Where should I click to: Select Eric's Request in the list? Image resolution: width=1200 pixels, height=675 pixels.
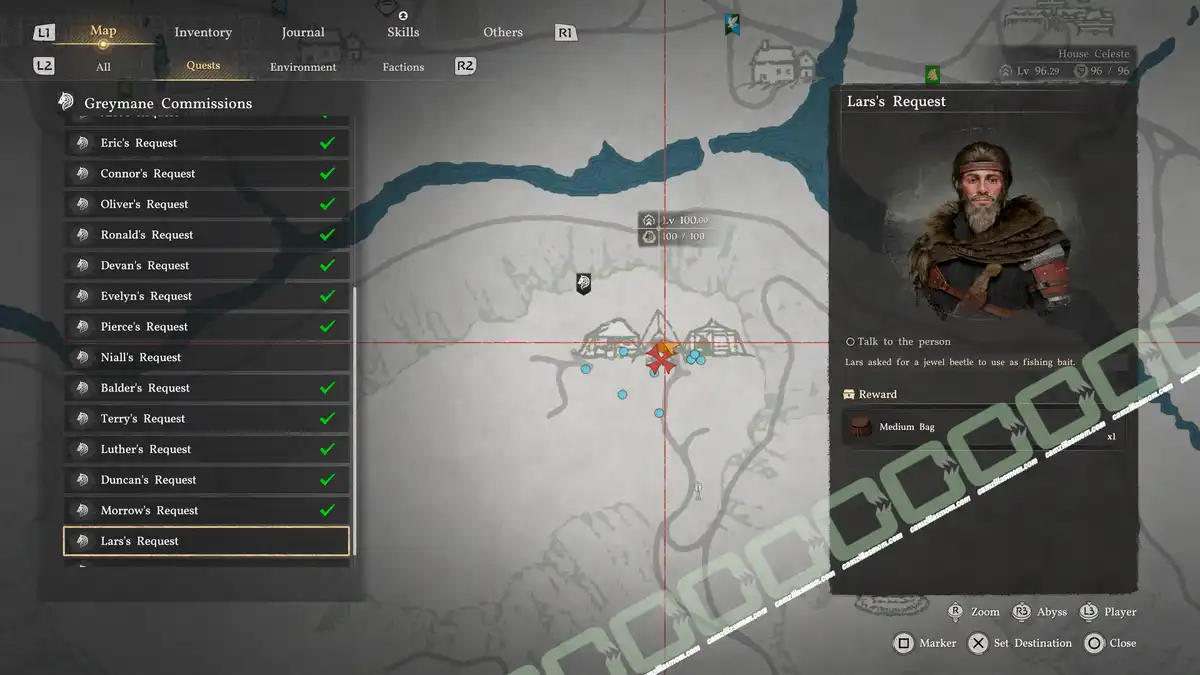pos(207,143)
